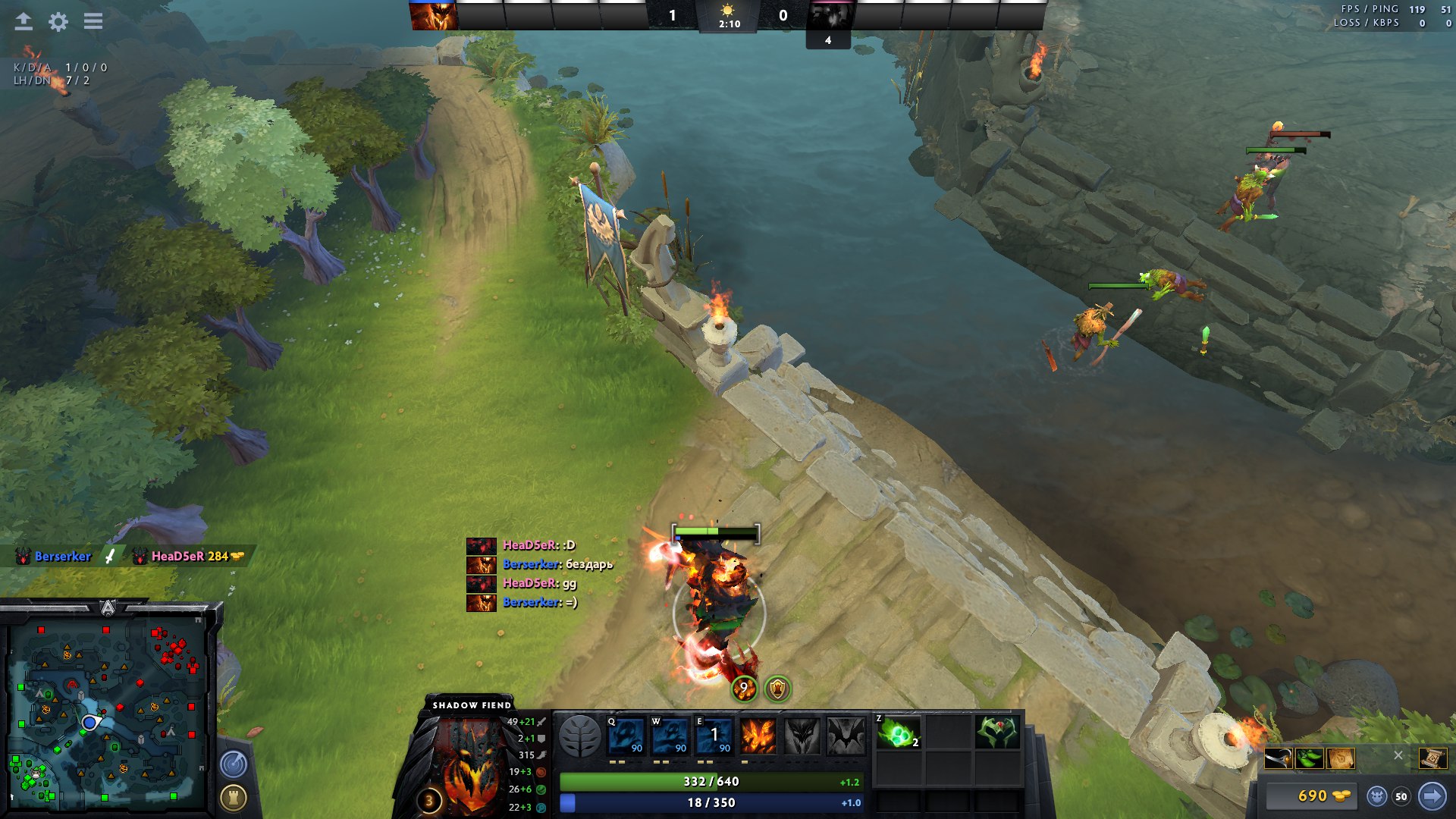The image size is (1456, 819).
Task: Use the Tango item in the Z slot
Action: (x=898, y=733)
